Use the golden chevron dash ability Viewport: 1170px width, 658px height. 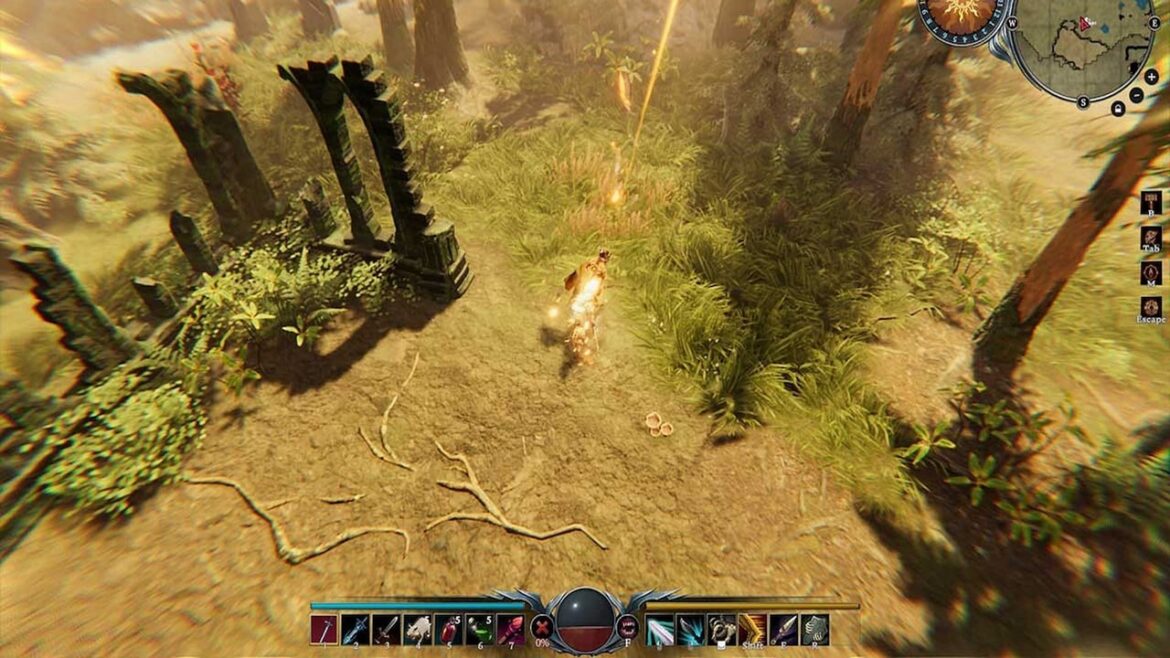(753, 628)
